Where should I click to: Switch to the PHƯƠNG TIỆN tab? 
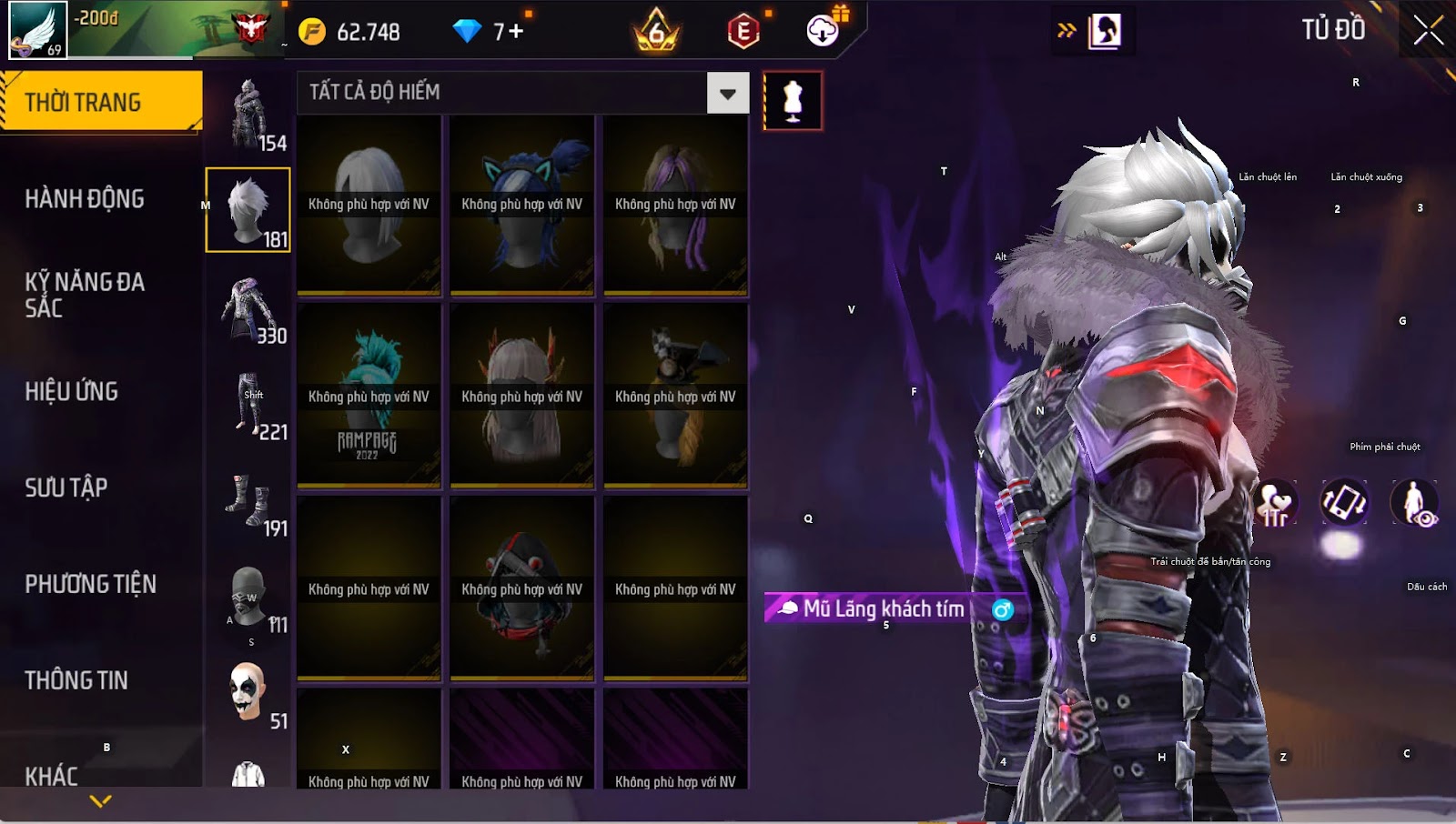coord(90,584)
